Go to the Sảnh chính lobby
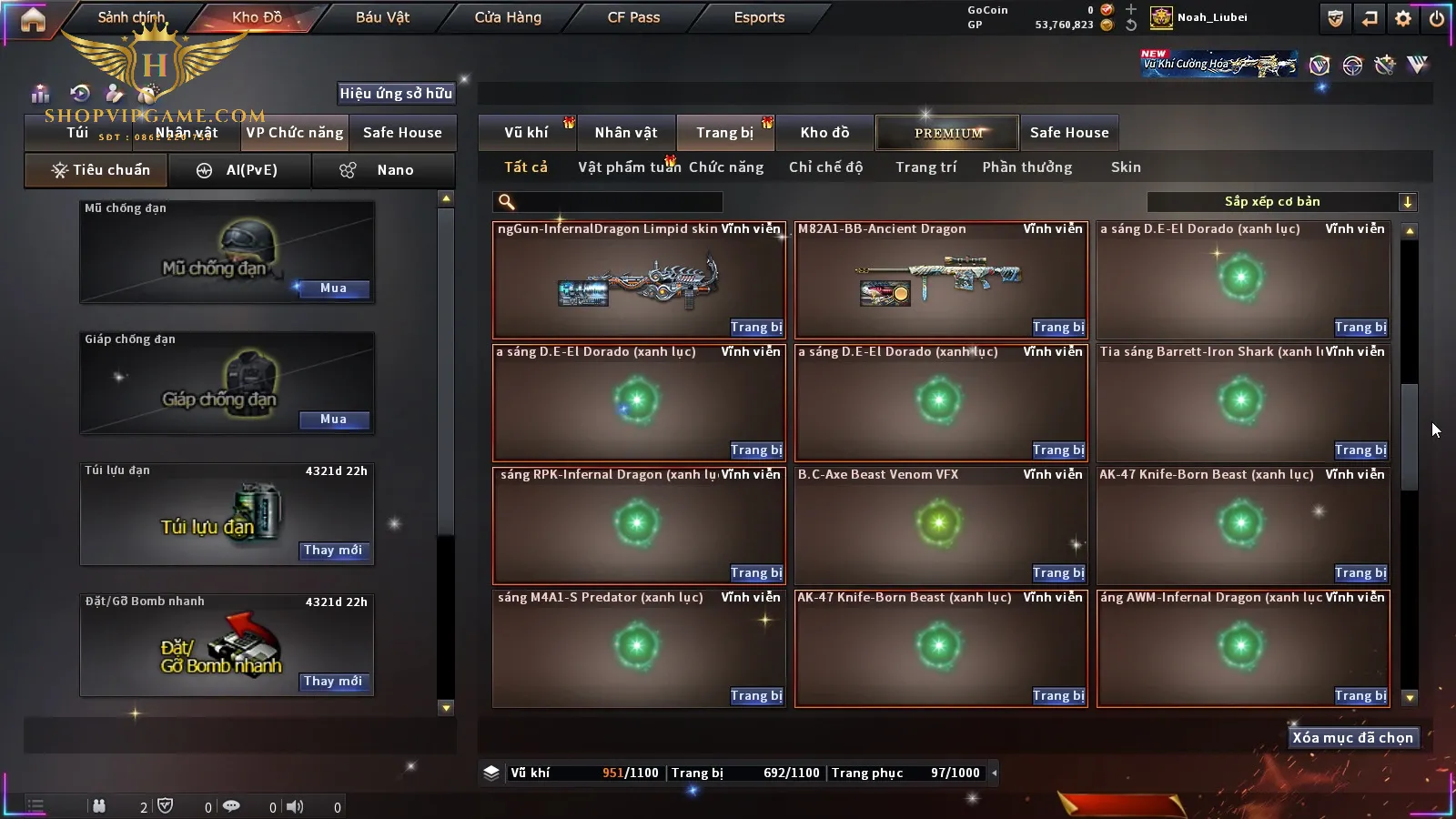1456x819 pixels. pos(131,17)
